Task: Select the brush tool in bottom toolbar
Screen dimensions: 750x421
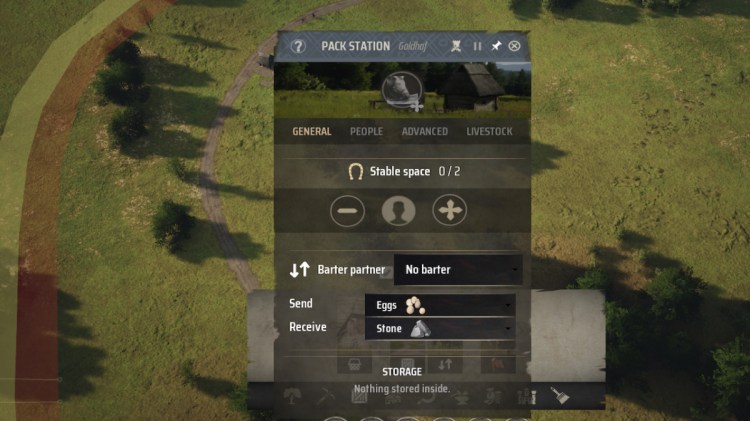Action: click(559, 397)
